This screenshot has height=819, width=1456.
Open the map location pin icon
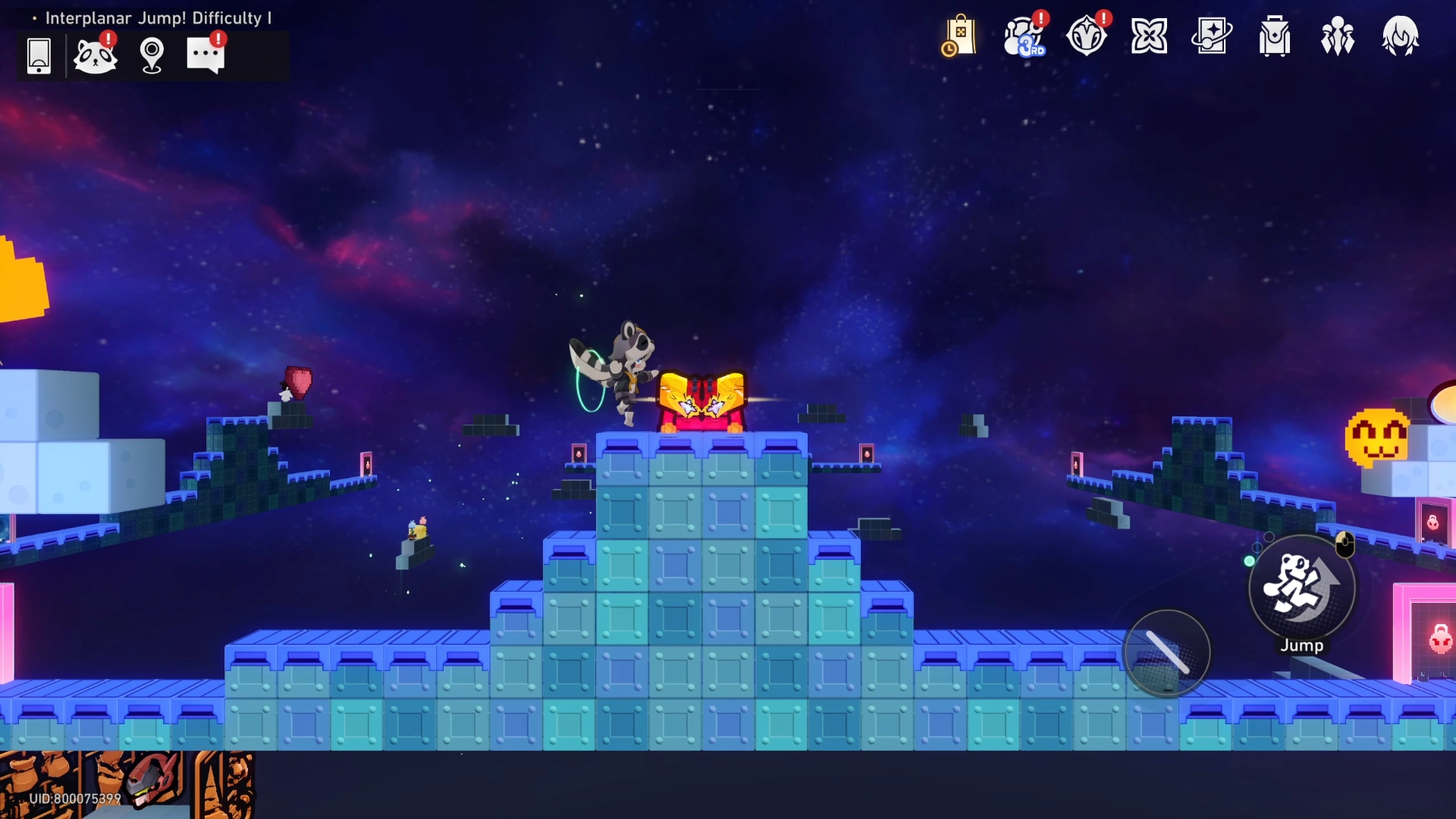(152, 55)
